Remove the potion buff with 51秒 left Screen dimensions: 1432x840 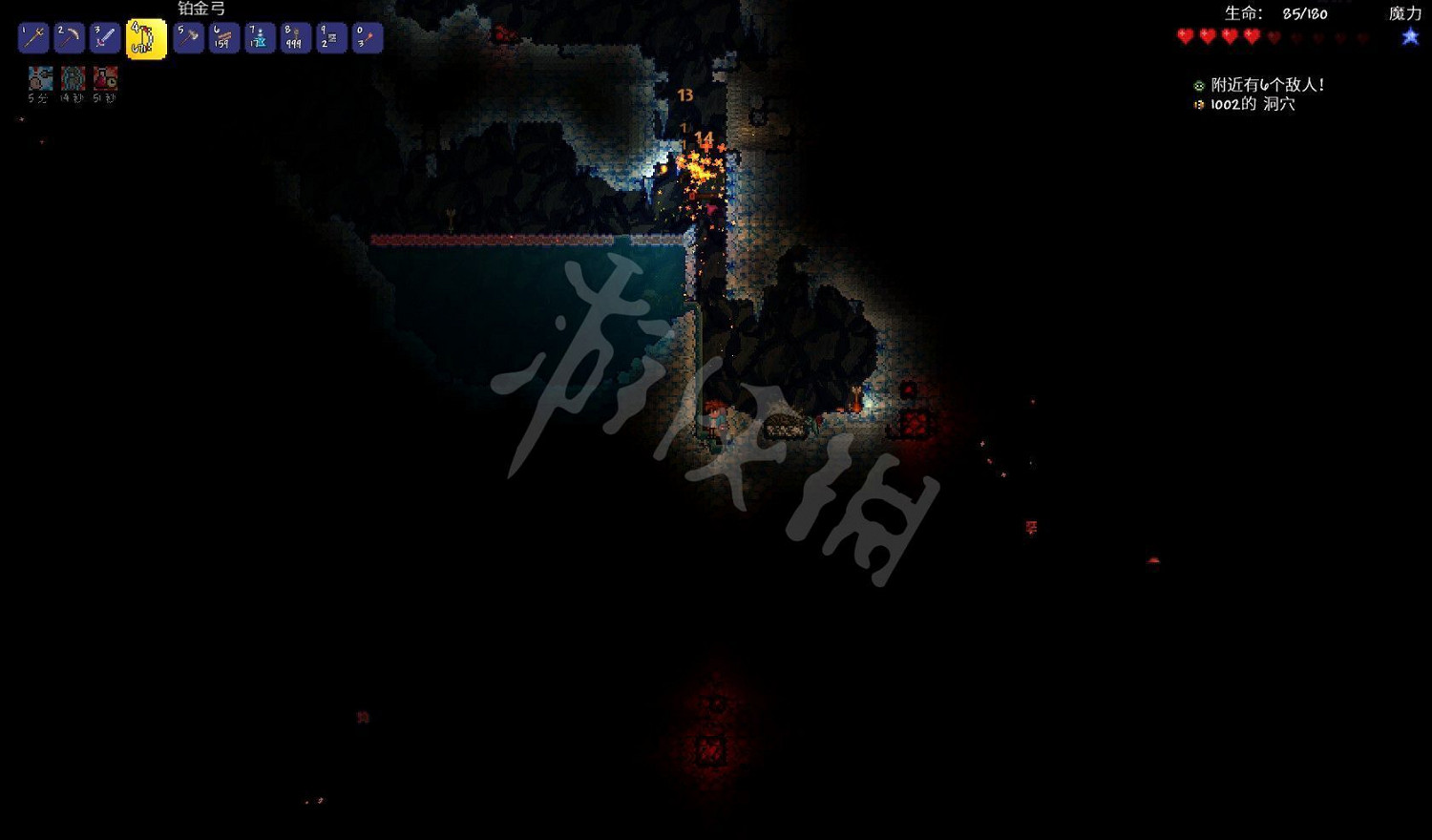105,78
